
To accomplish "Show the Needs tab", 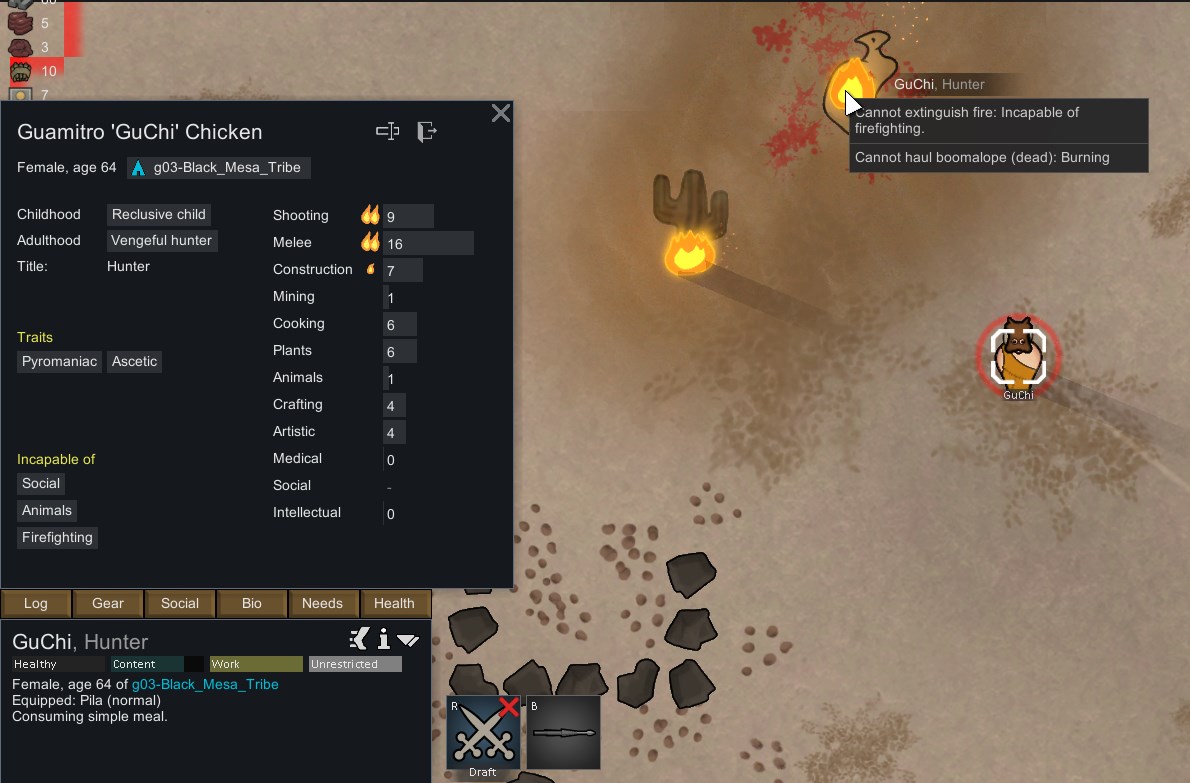I will [x=322, y=604].
